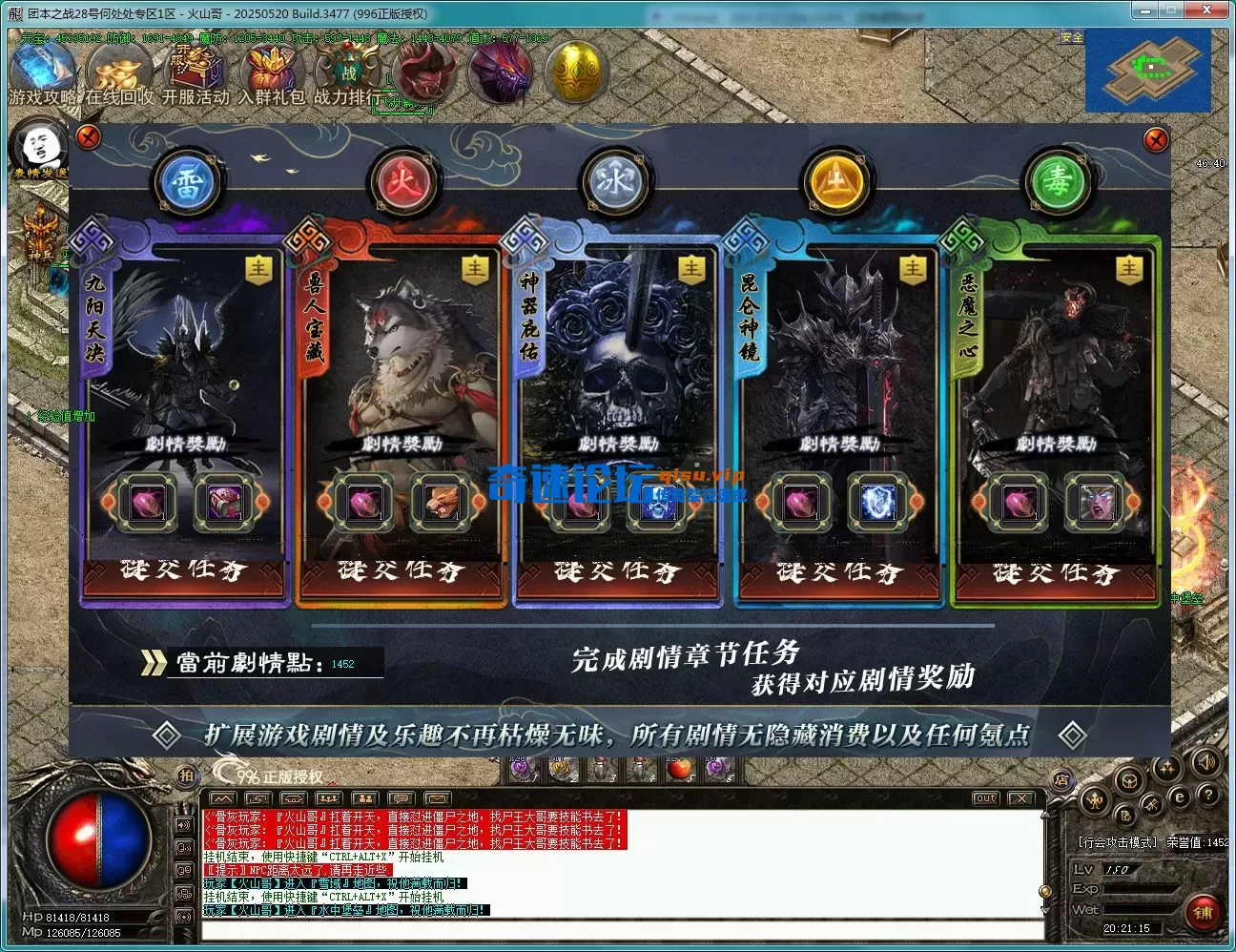Switch to the 火 fire element tab

tap(405, 179)
